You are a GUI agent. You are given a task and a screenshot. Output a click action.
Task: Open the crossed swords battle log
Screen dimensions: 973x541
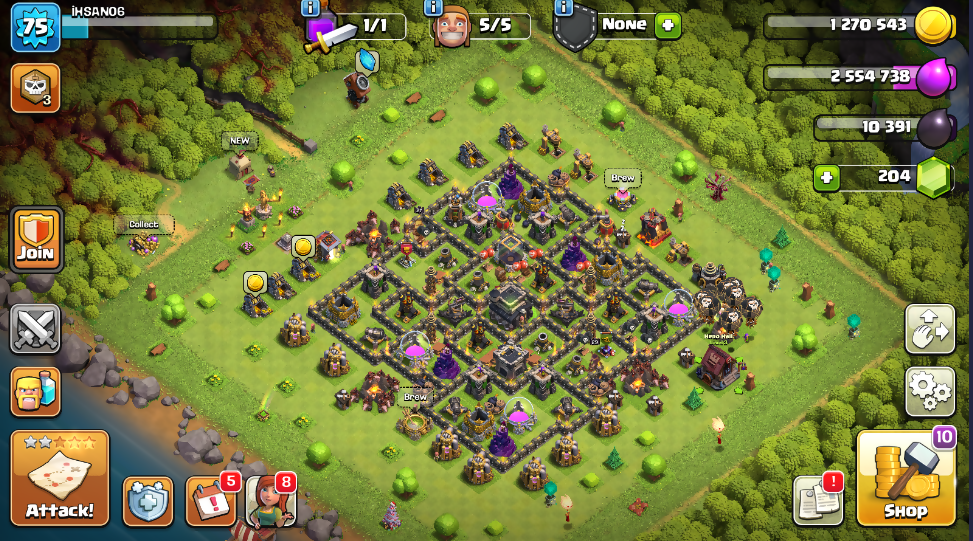pyautogui.click(x=36, y=329)
